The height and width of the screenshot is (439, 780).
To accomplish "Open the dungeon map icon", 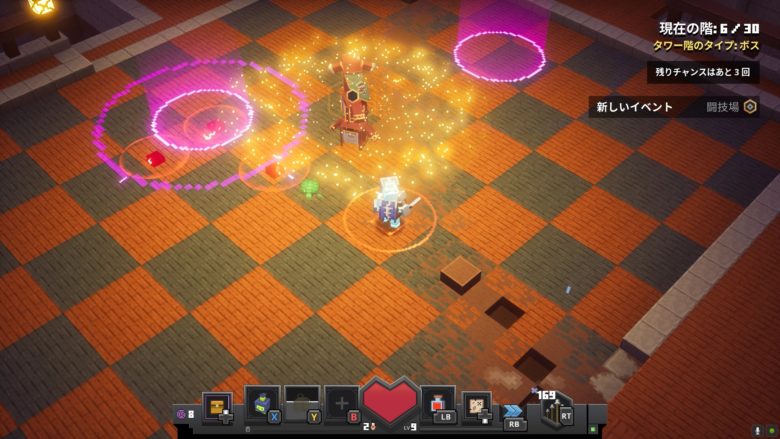I will pos(477,405).
